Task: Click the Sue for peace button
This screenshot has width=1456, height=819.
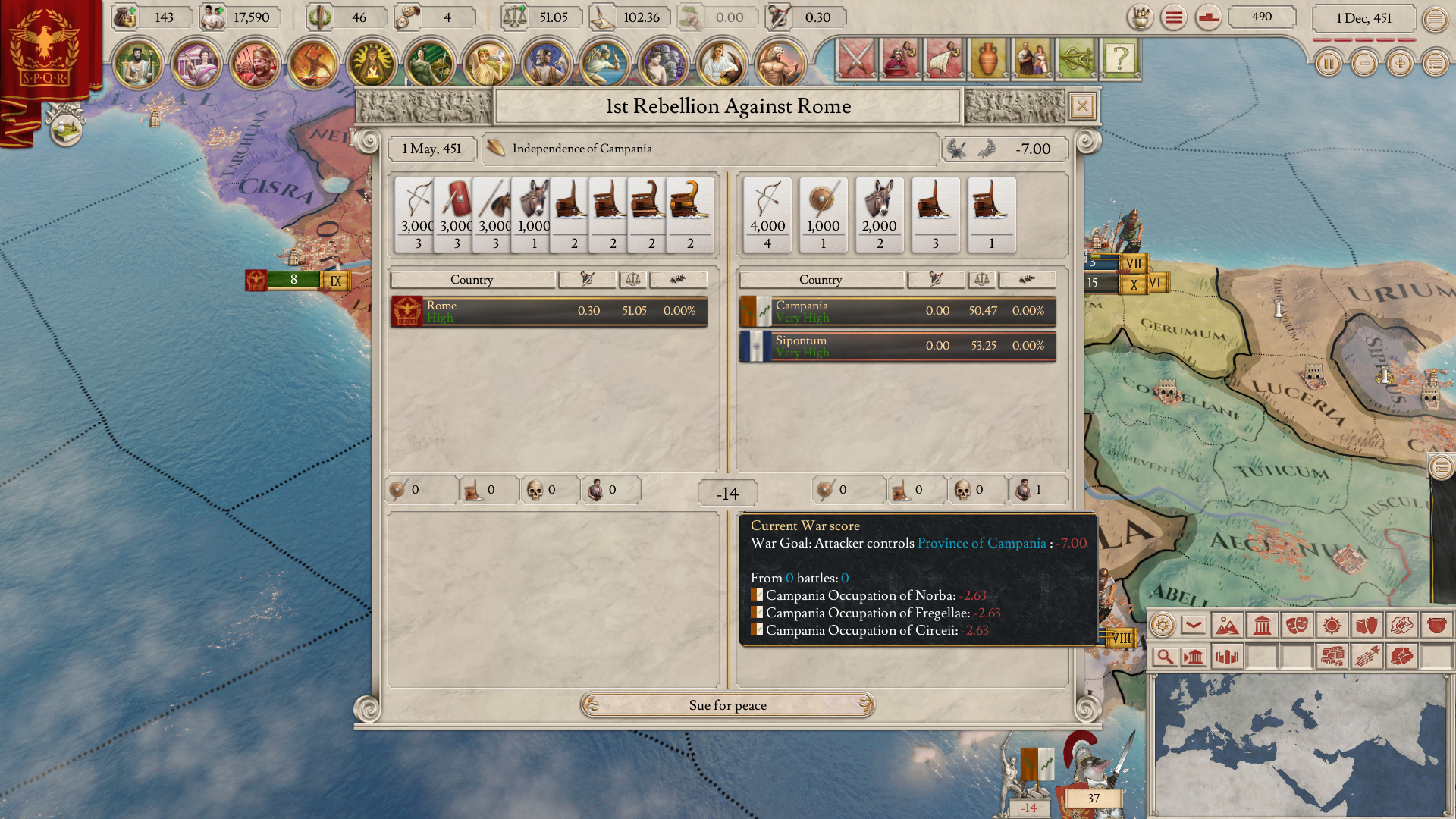Action: point(727,705)
